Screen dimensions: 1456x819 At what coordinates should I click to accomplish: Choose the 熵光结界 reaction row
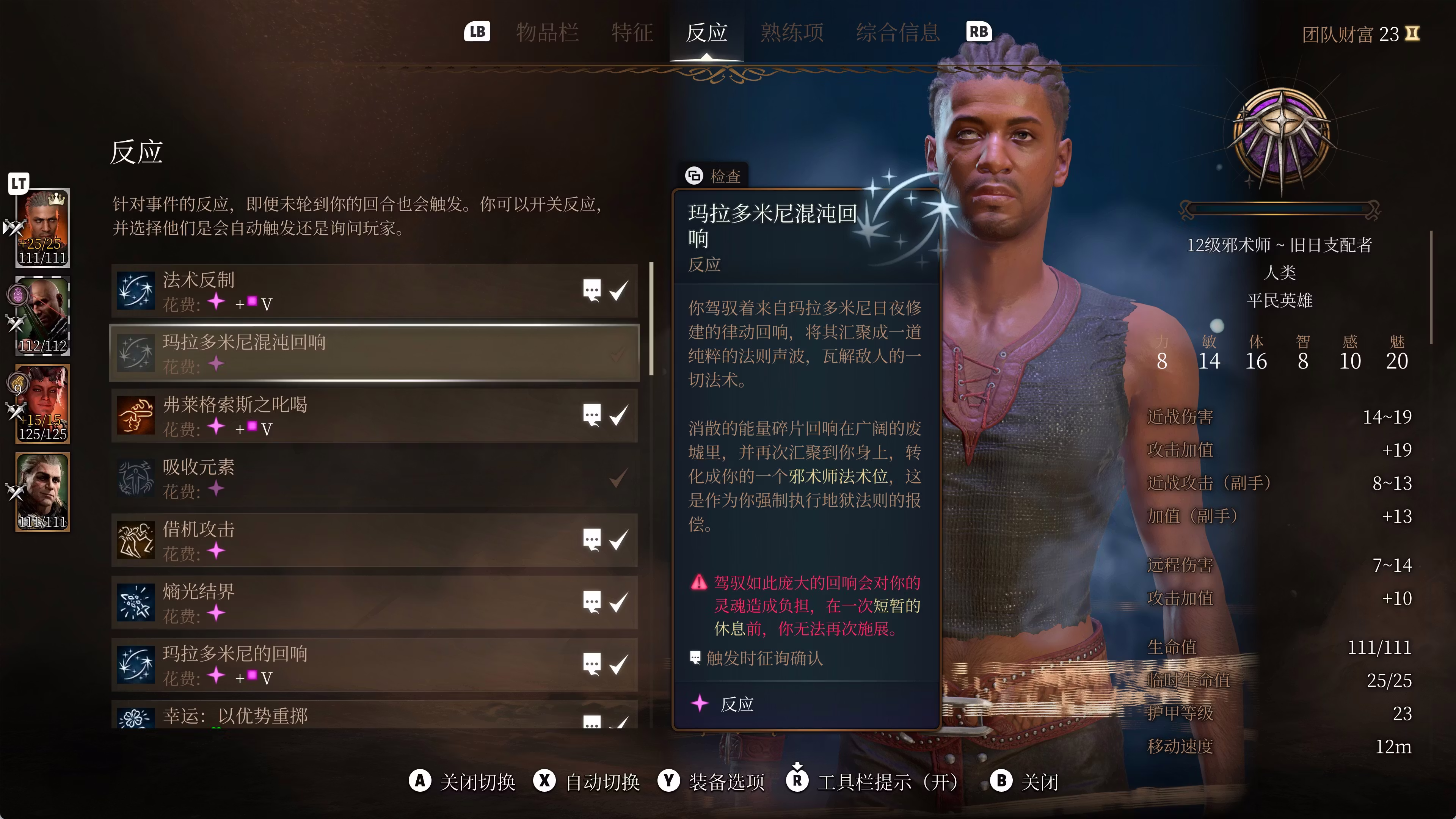pyautogui.click(x=339, y=602)
